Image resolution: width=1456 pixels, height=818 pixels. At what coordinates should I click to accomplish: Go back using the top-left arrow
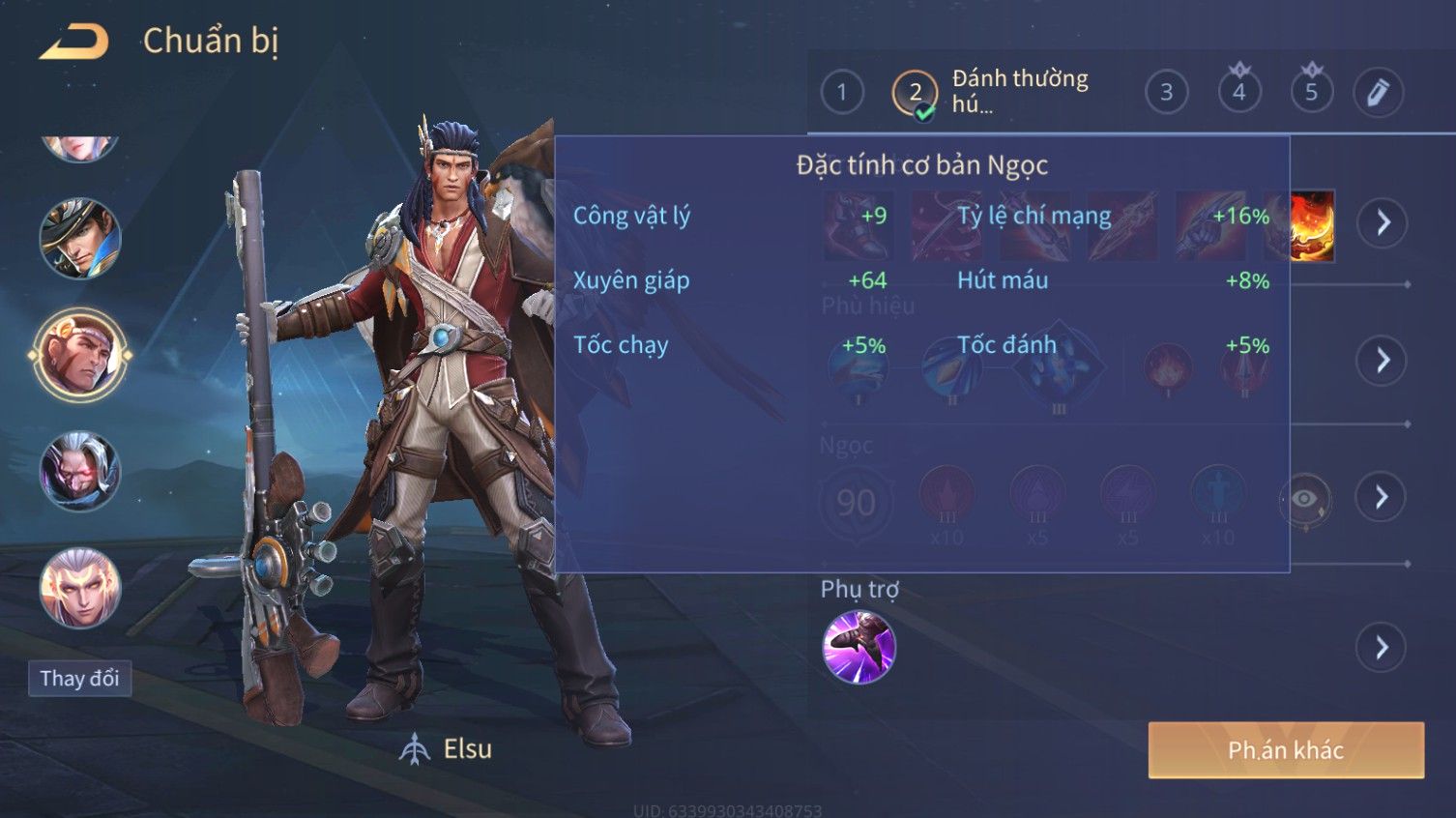click(x=73, y=42)
